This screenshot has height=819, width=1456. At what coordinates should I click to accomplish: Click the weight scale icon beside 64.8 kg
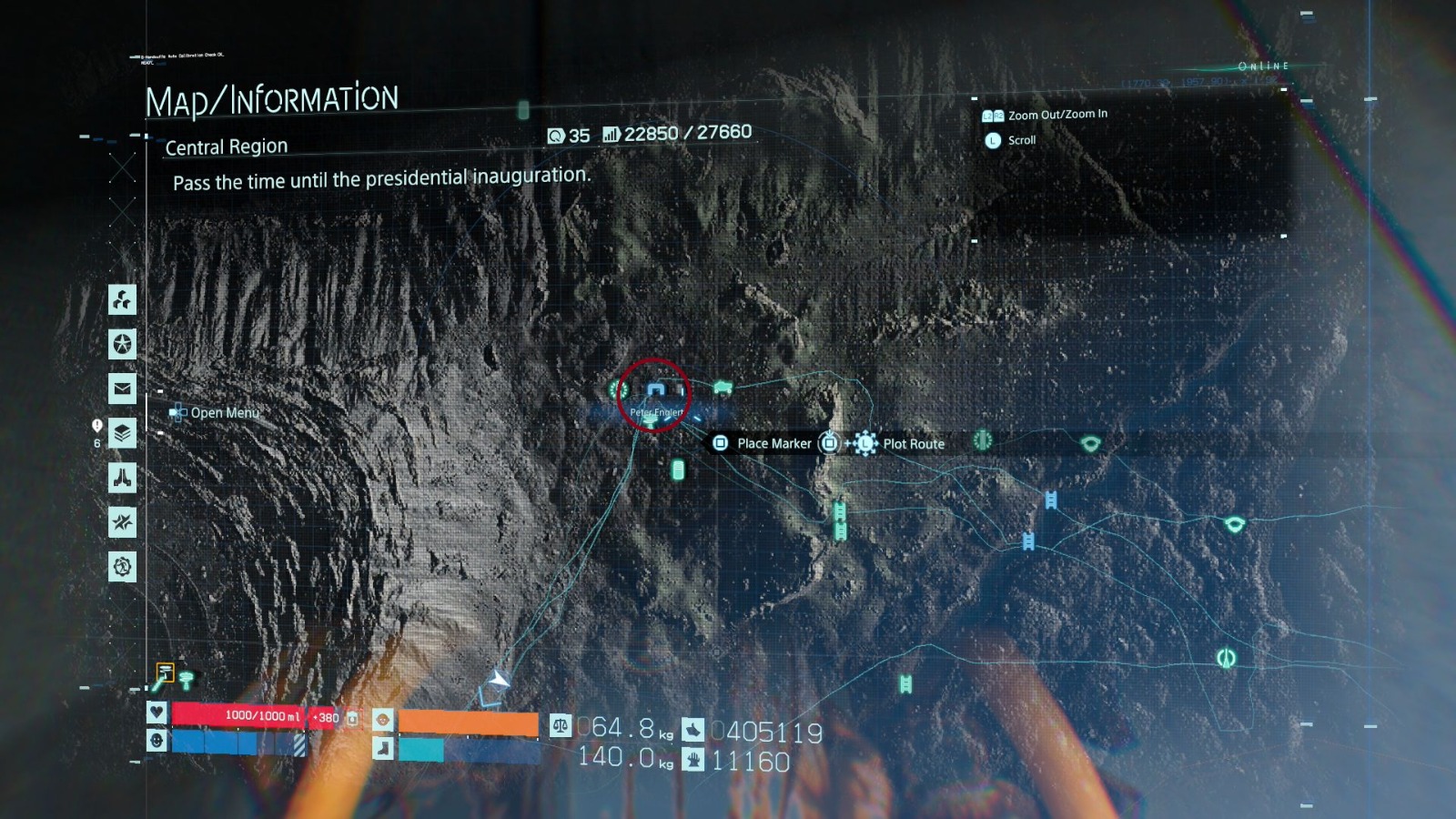click(560, 723)
